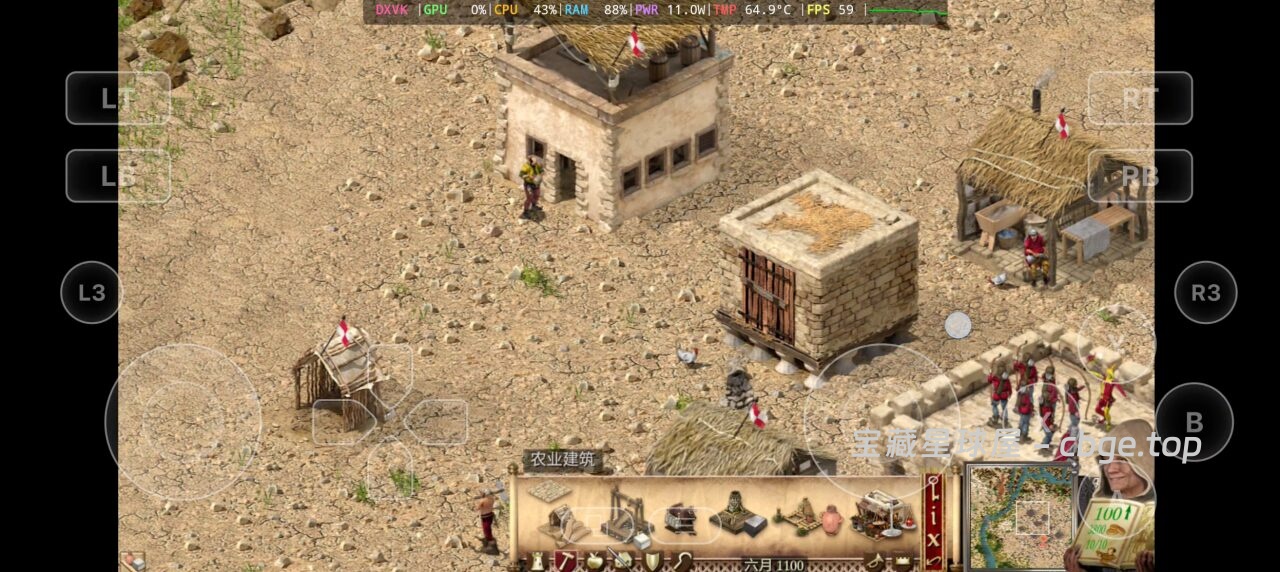
Task: Switch to the castle tower buildings tab
Action: tap(537, 562)
